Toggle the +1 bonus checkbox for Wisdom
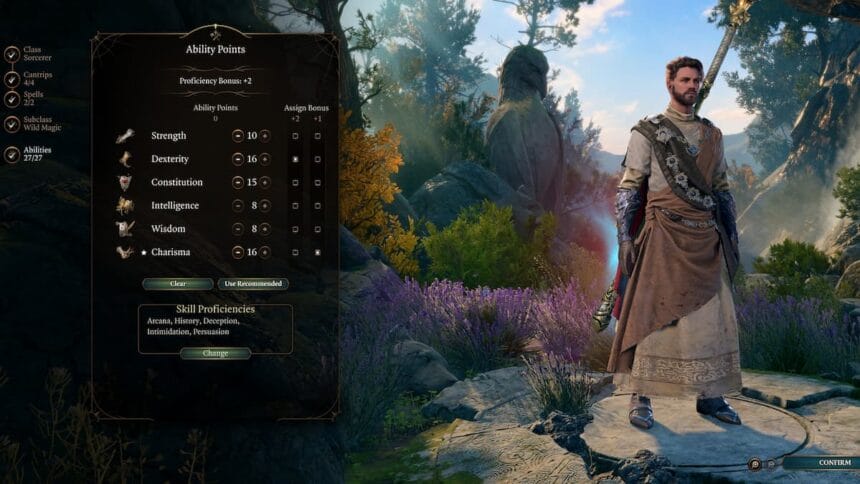The height and width of the screenshot is (484, 860). [318, 229]
